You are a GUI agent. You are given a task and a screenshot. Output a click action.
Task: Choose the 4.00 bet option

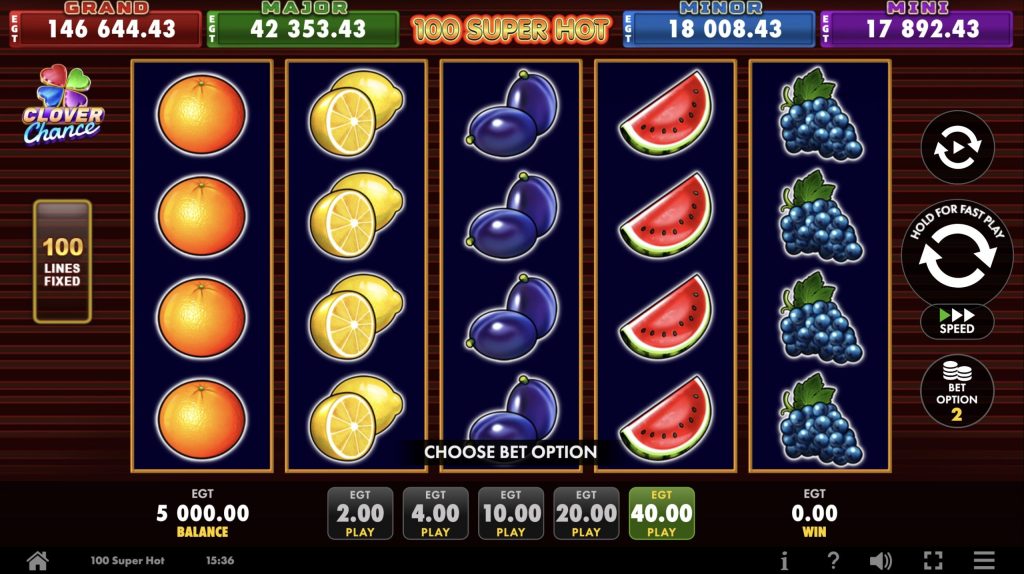click(435, 514)
